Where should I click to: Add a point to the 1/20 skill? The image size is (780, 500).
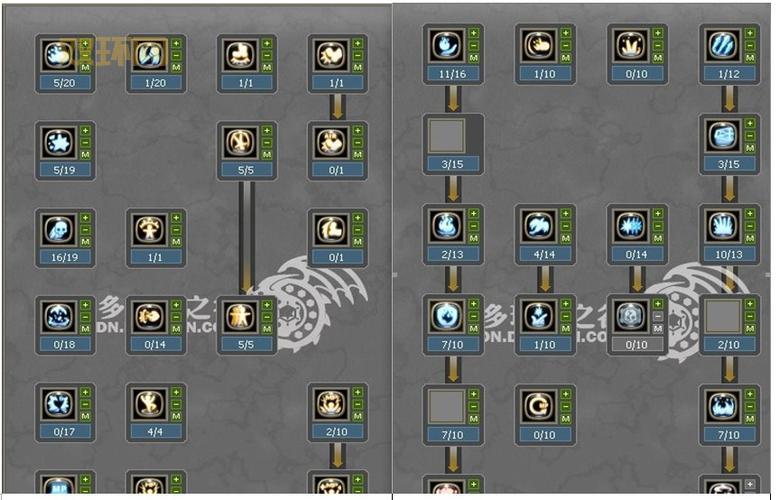176,43
